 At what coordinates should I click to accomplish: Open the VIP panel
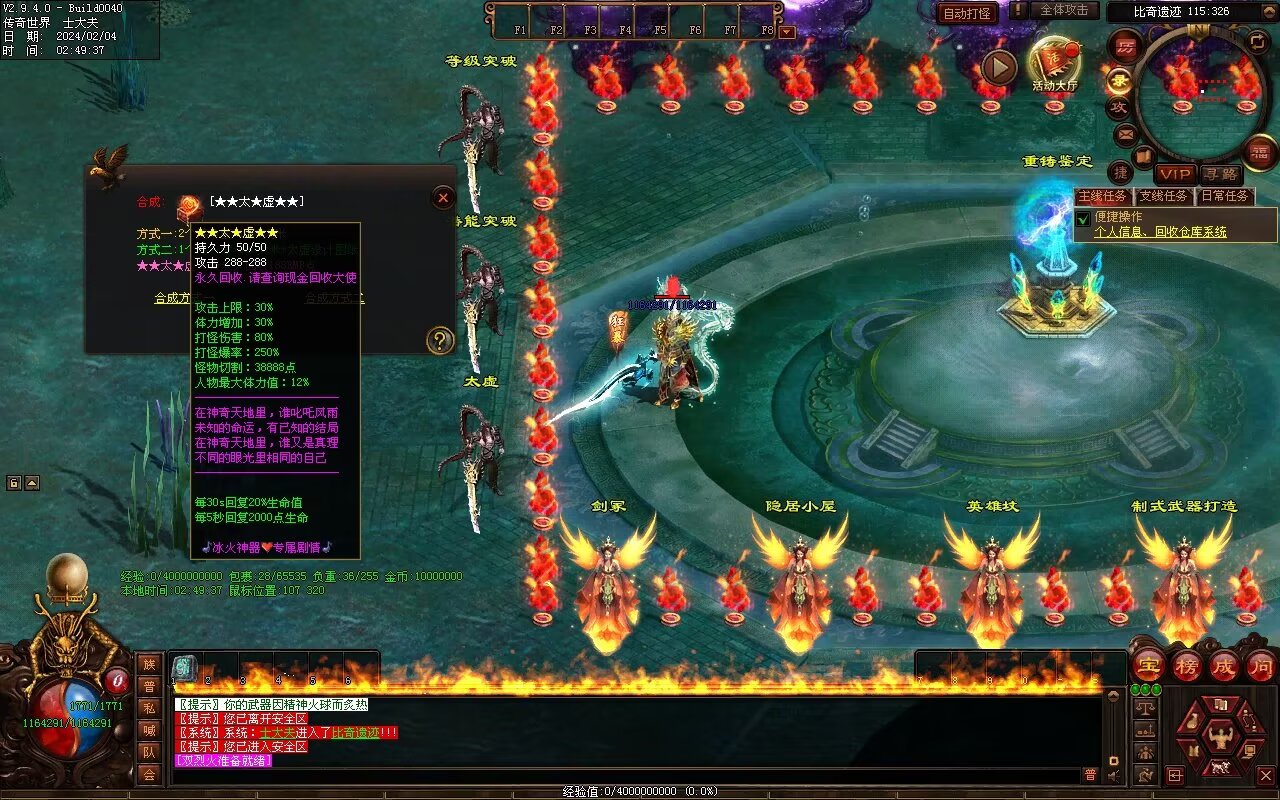[1176, 174]
